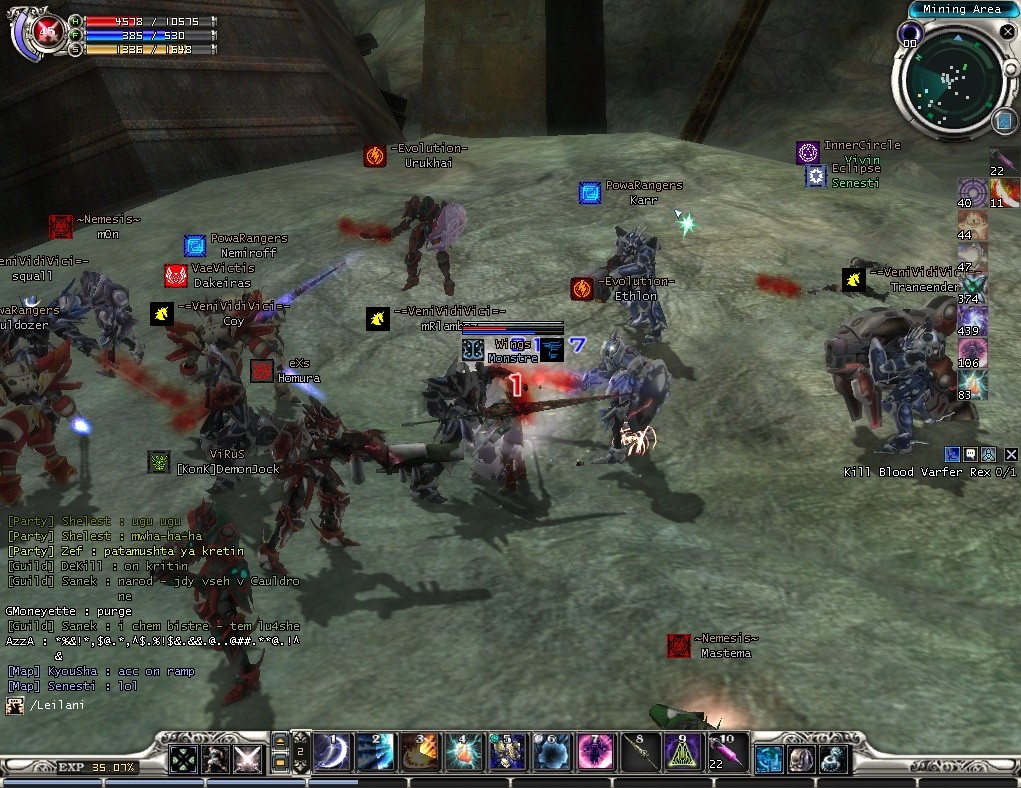Click the speech bubble icon above quest tracker
This screenshot has height=788, width=1021.
tap(970, 455)
